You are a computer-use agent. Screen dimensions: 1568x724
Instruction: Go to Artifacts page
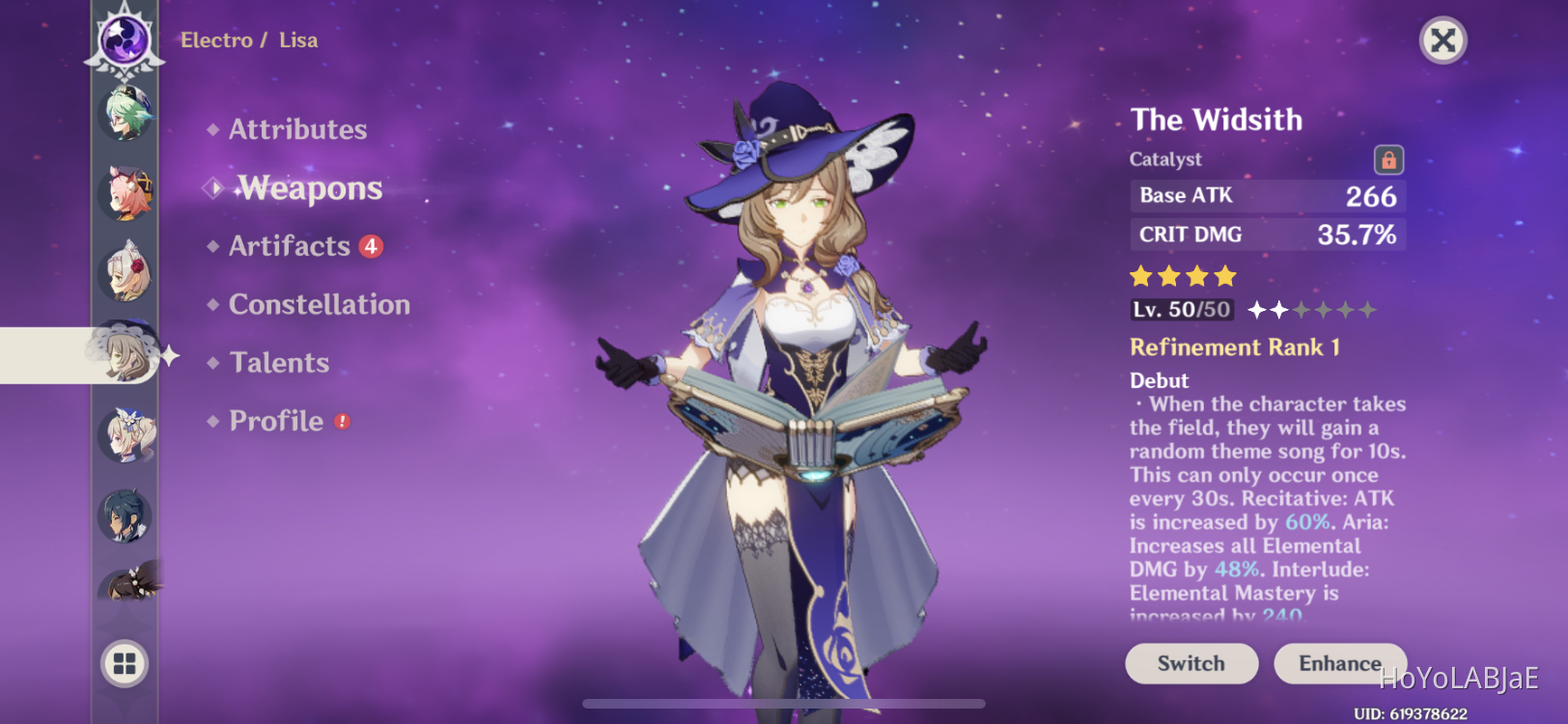(289, 246)
